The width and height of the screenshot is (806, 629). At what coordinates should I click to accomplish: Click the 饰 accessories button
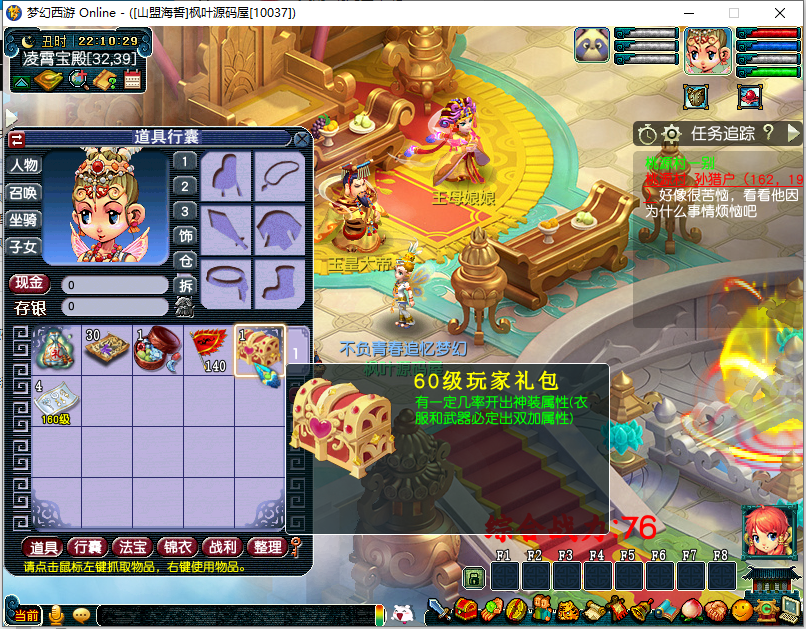coord(185,236)
